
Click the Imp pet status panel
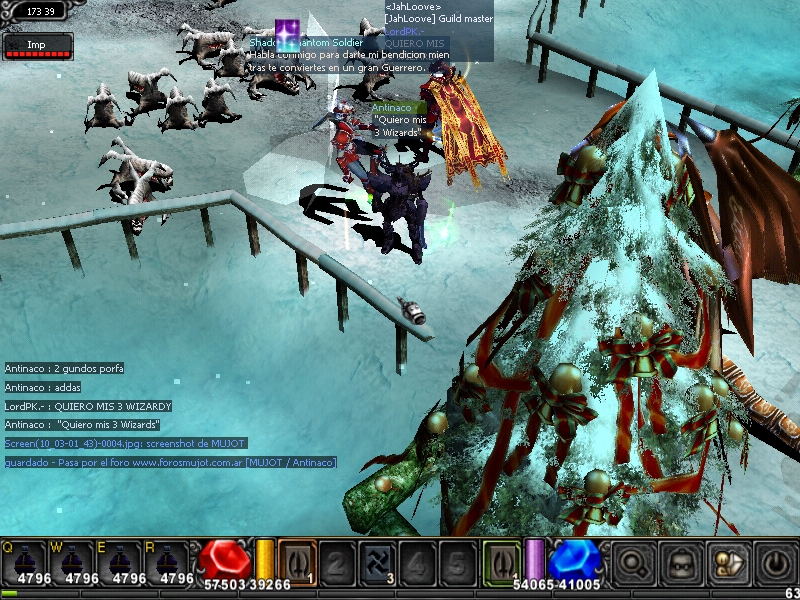pyautogui.click(x=37, y=46)
